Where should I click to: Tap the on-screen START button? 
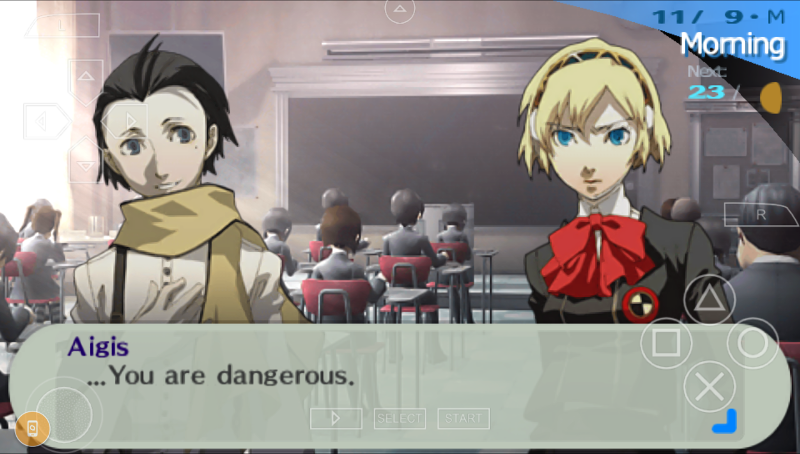click(x=463, y=419)
